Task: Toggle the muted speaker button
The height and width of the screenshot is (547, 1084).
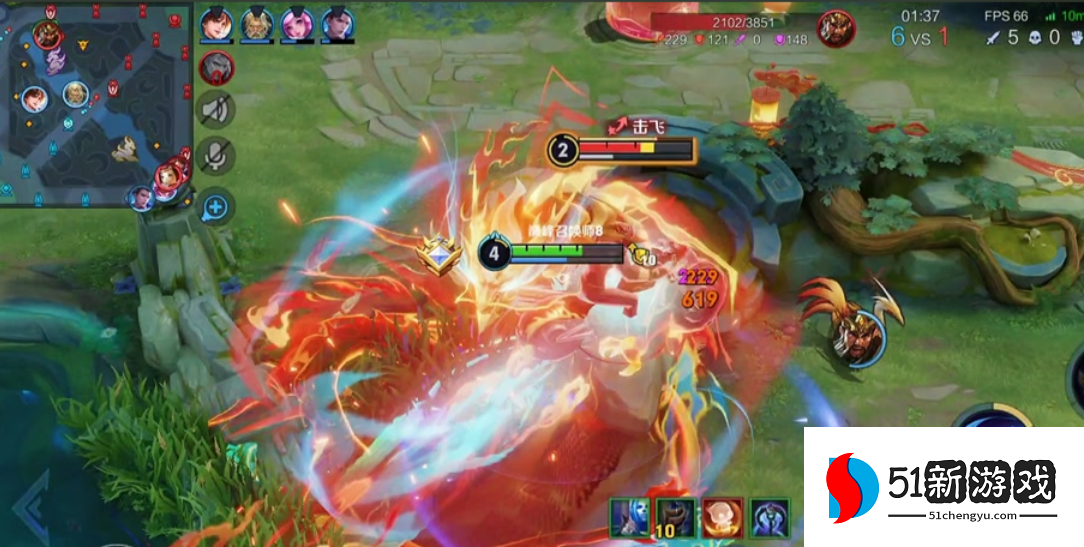Action: 216,110
